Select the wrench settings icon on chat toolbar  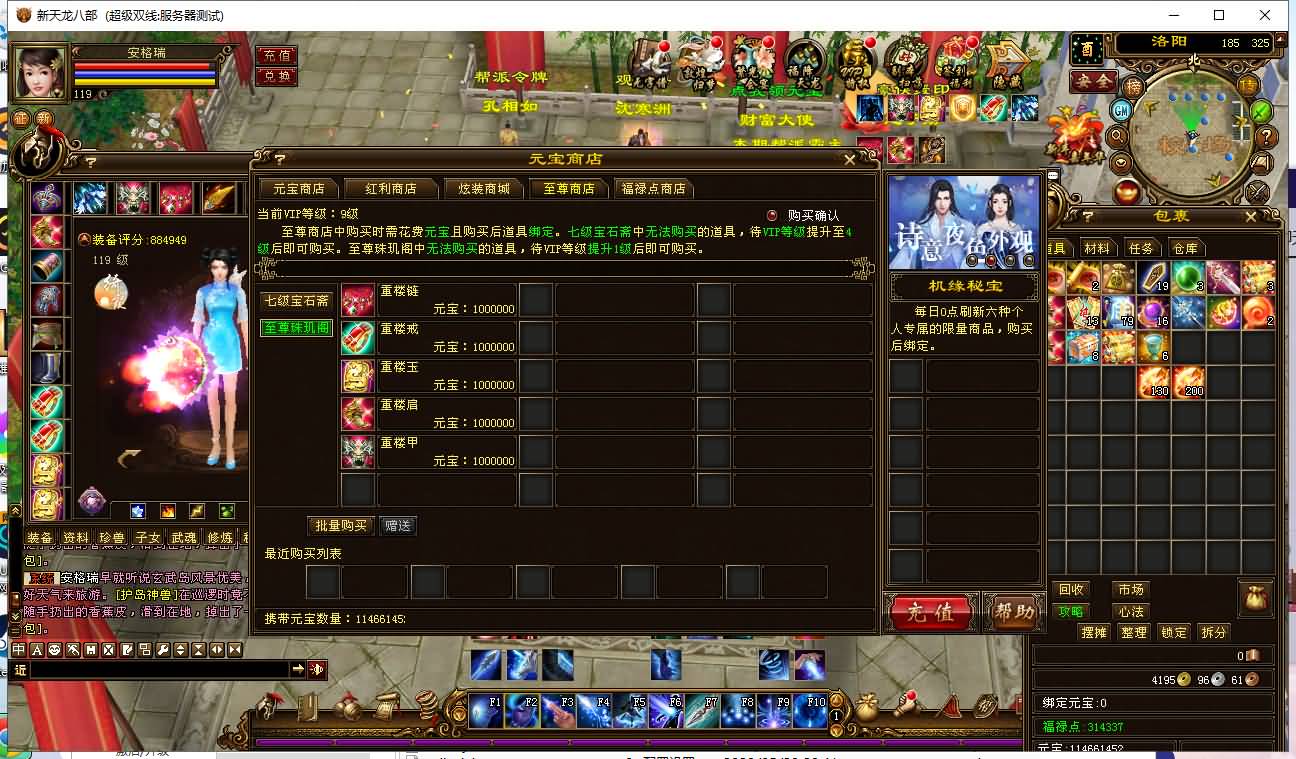pyautogui.click(x=163, y=650)
